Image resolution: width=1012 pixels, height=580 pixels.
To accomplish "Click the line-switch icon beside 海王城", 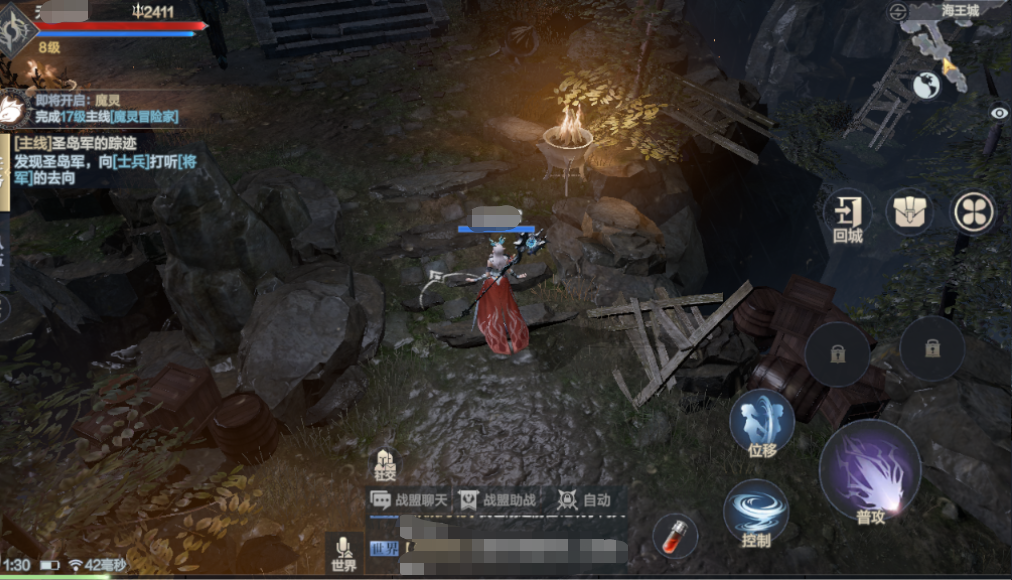I will [897, 11].
